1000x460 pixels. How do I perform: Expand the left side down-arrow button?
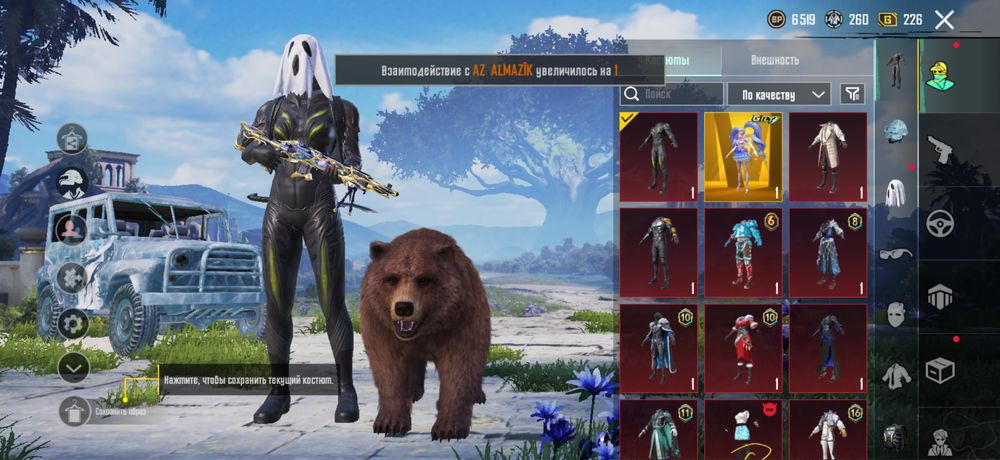pyautogui.click(x=74, y=367)
